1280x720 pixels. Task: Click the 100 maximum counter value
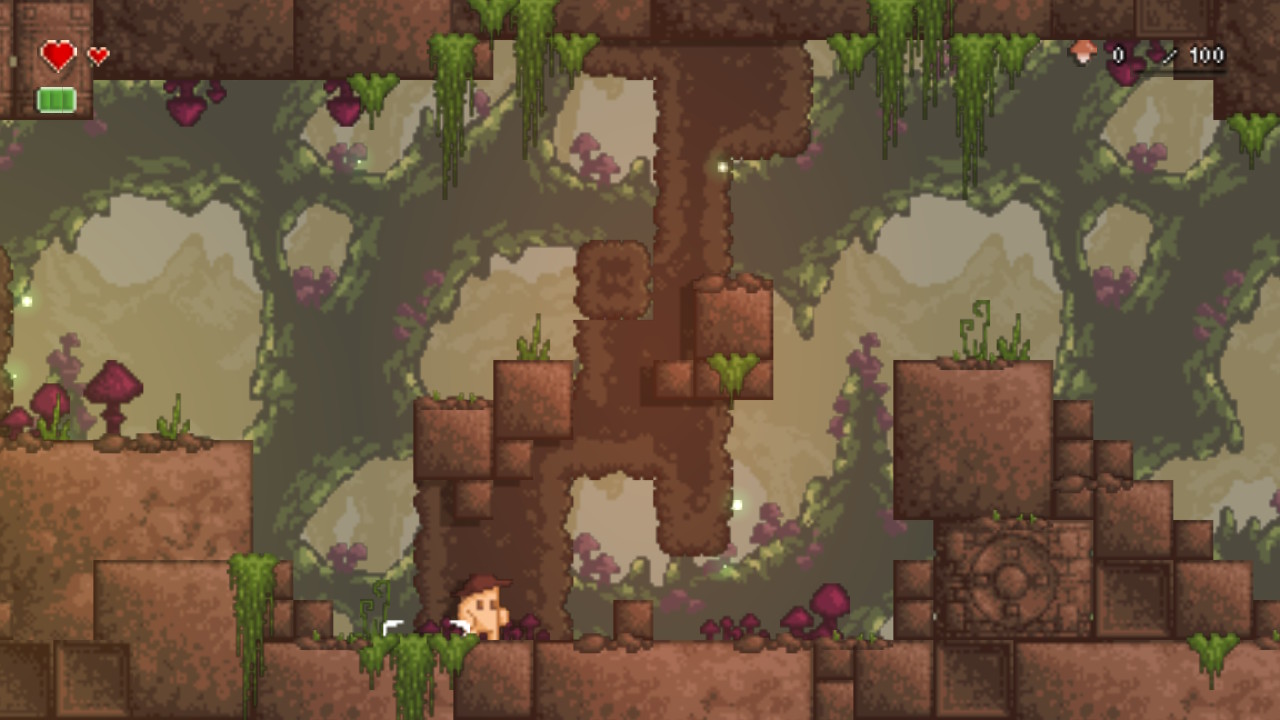[1207, 55]
